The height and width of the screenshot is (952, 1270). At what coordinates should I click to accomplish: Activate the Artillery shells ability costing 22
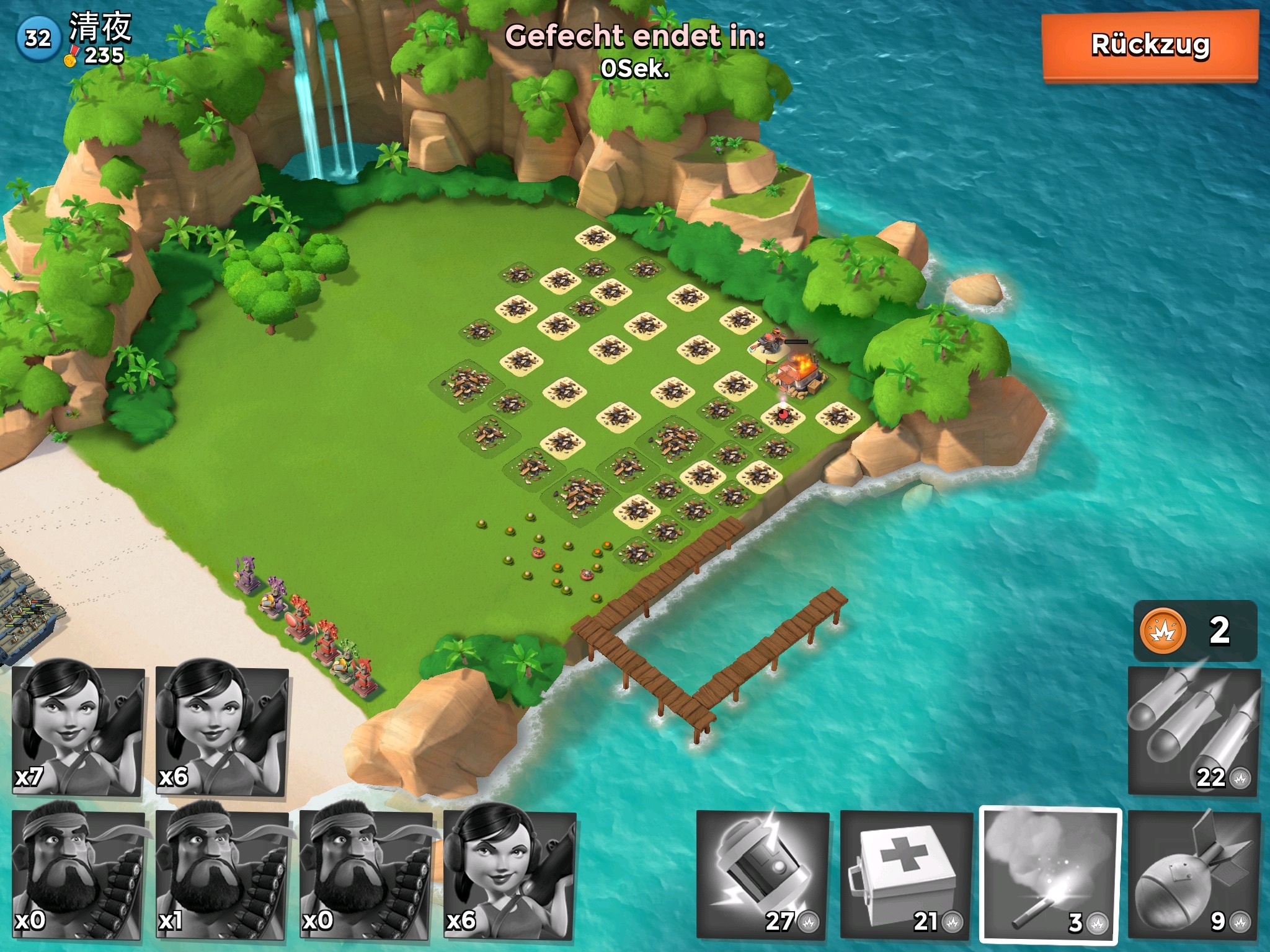point(1194,731)
